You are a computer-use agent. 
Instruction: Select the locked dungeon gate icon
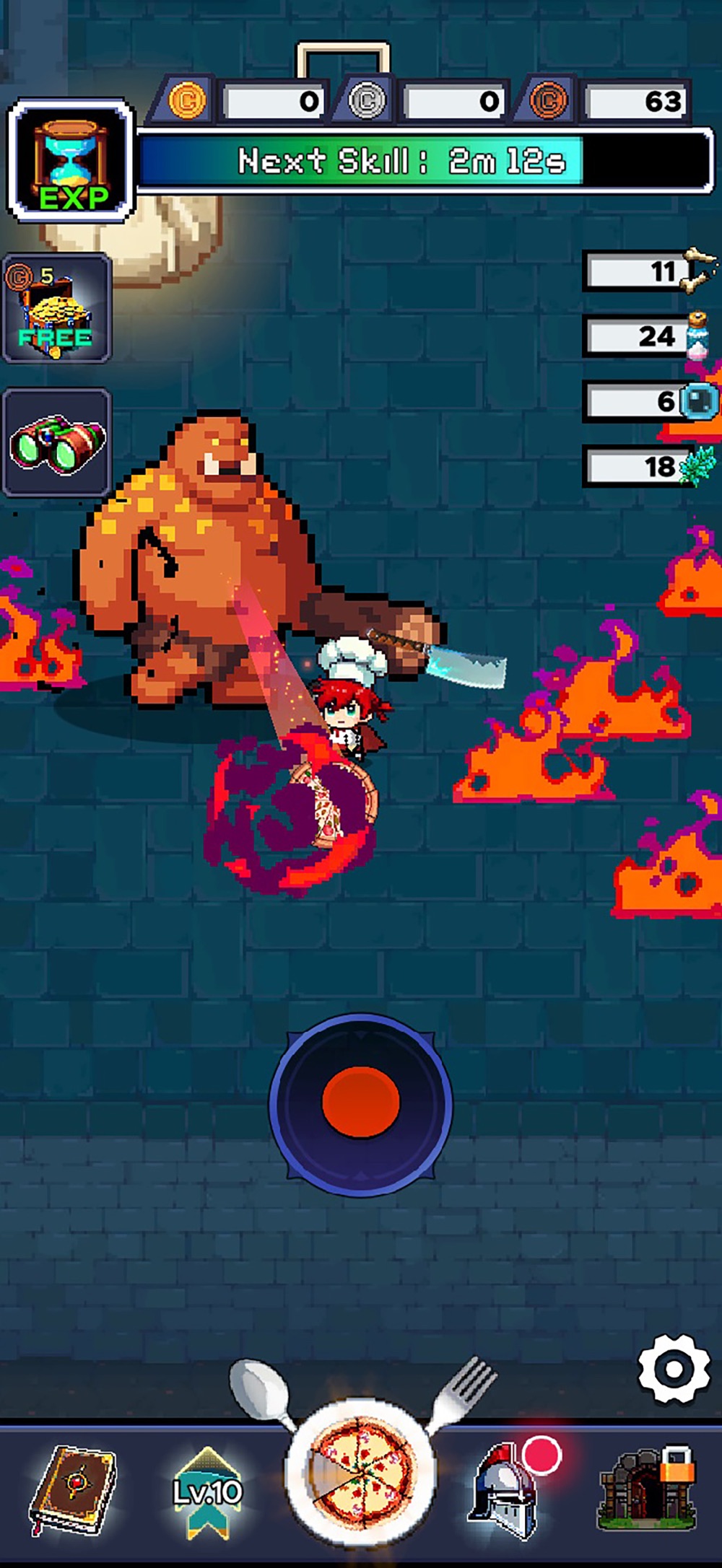click(646, 1488)
